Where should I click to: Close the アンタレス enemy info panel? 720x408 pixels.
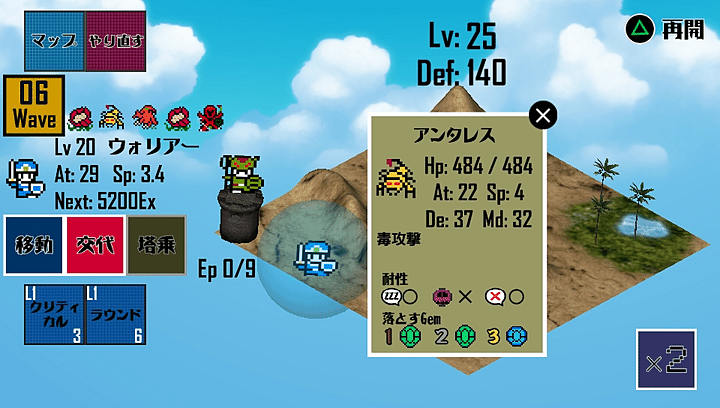click(543, 116)
